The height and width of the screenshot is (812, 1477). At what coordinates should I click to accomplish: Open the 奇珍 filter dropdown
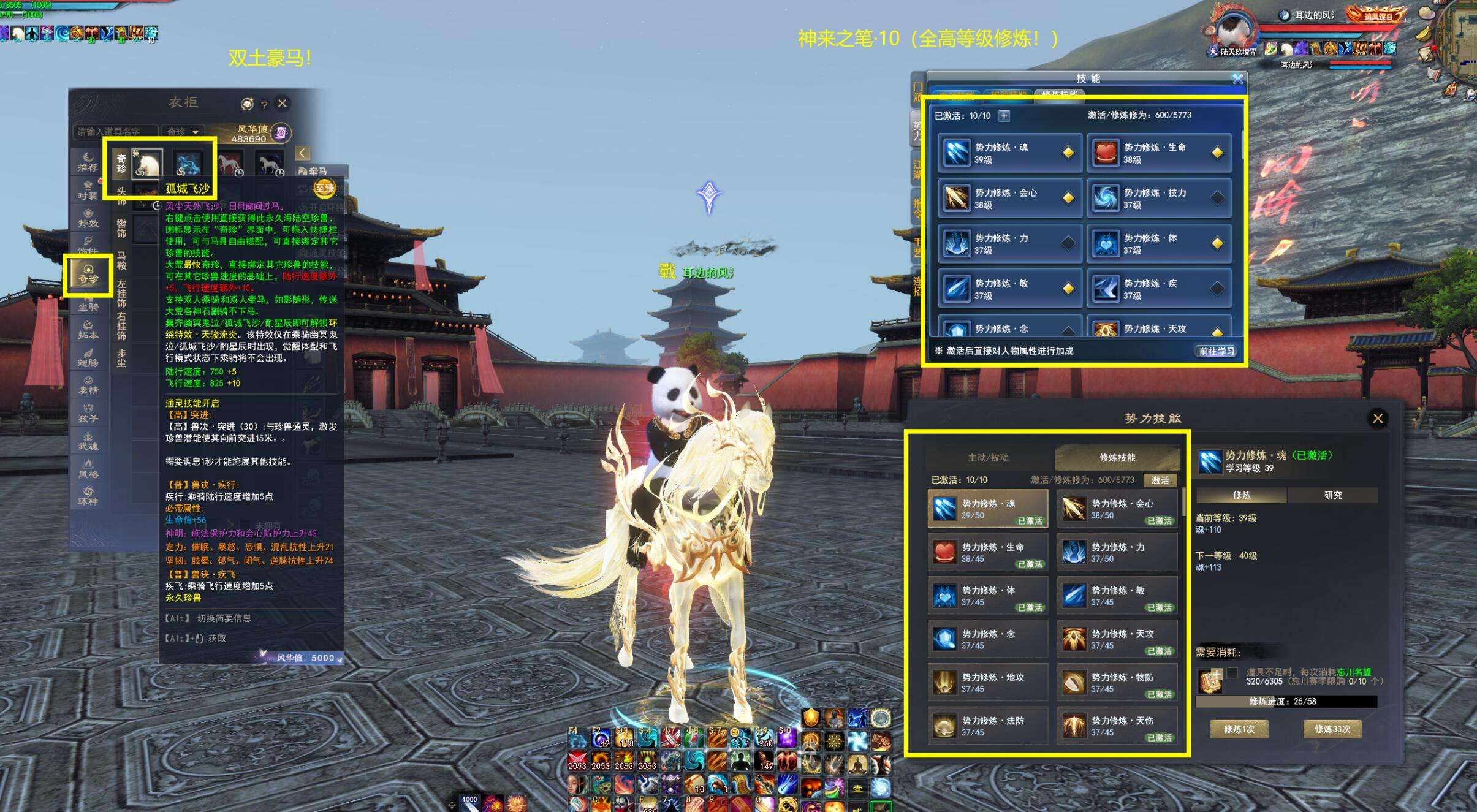coord(183,132)
